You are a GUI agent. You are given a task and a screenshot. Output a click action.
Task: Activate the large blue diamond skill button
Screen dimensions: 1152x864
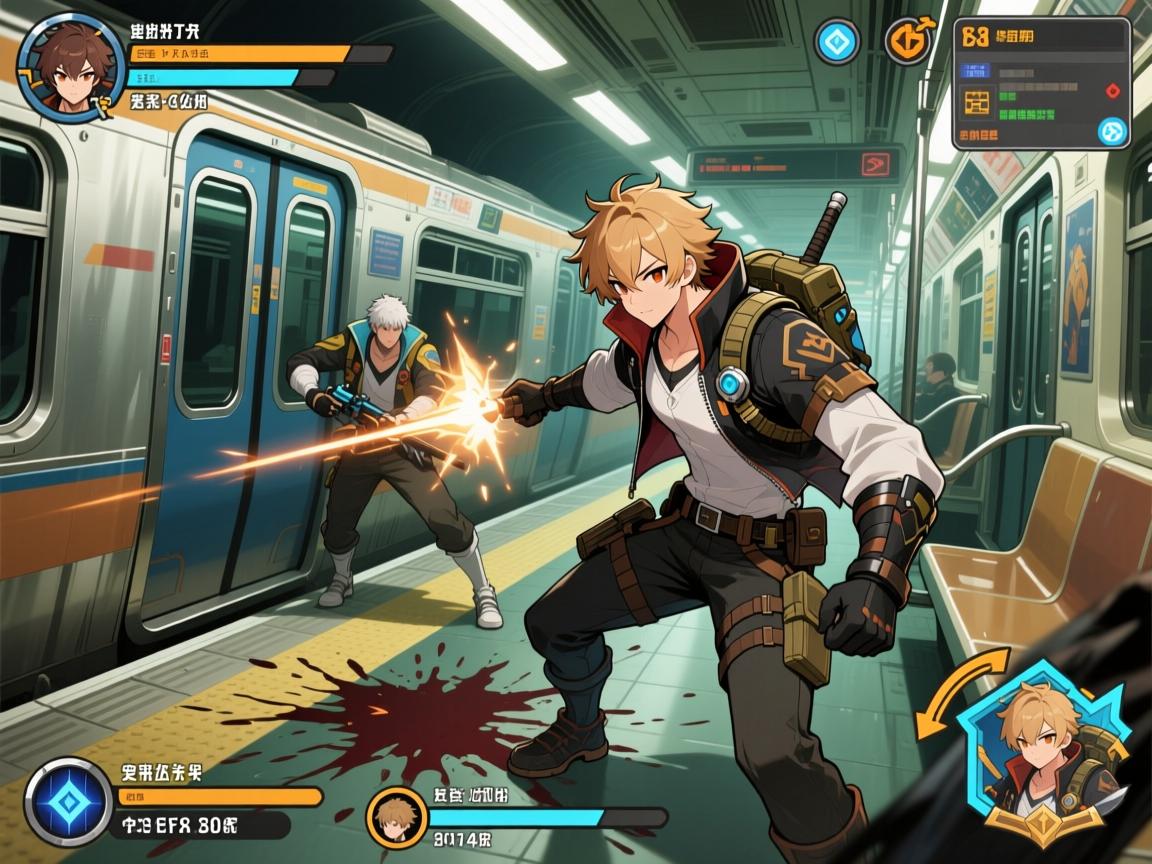[x=68, y=802]
